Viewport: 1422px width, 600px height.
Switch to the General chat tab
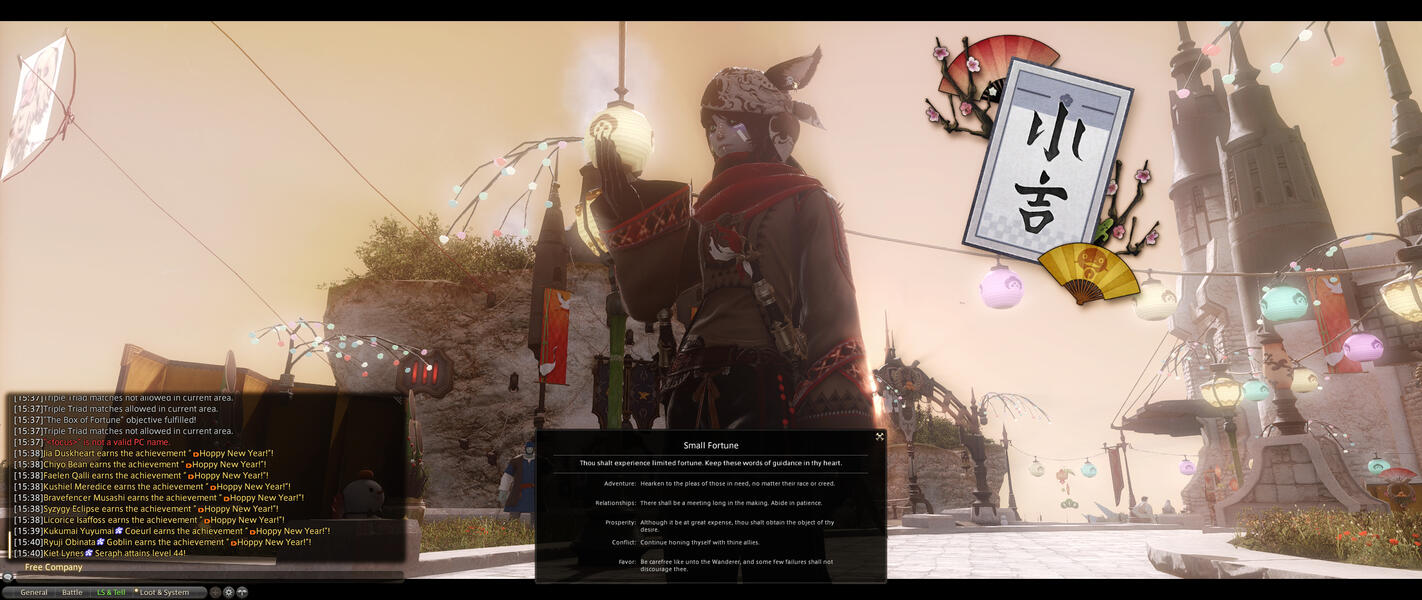point(34,592)
